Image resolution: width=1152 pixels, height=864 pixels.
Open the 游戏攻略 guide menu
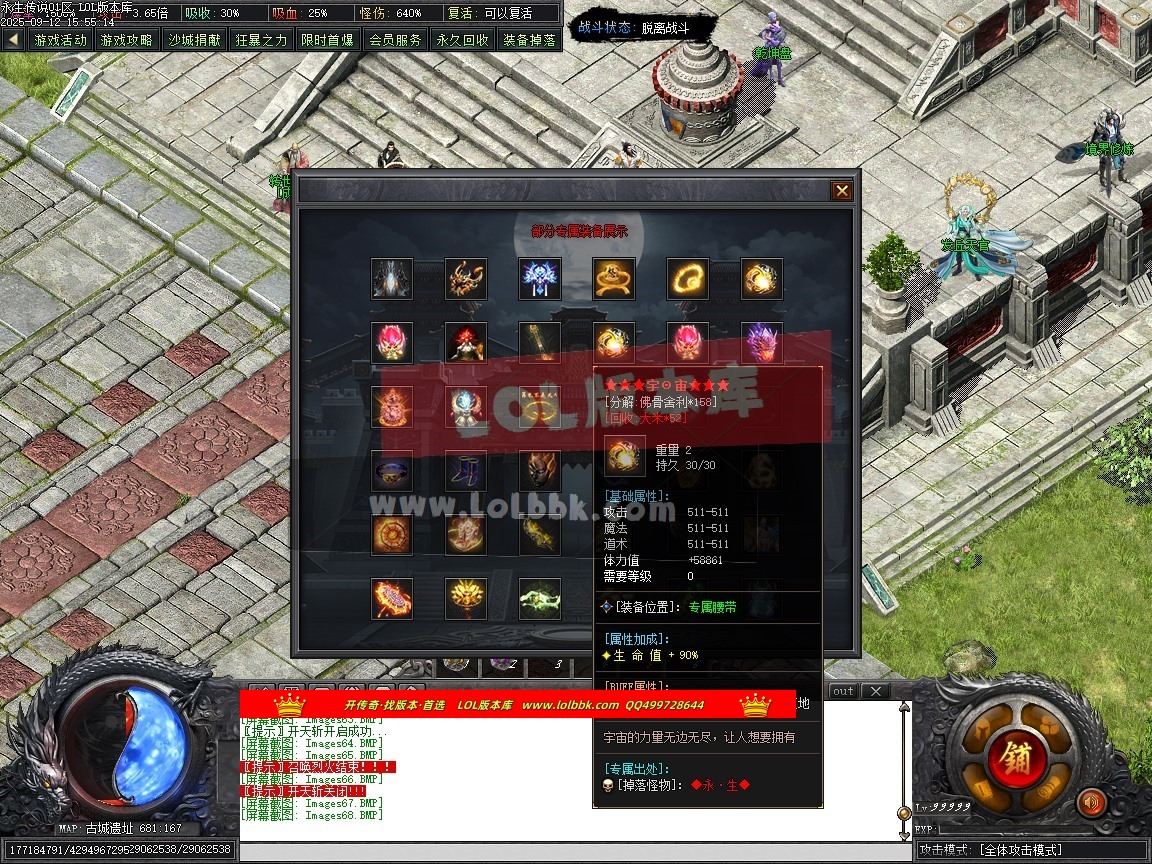127,40
